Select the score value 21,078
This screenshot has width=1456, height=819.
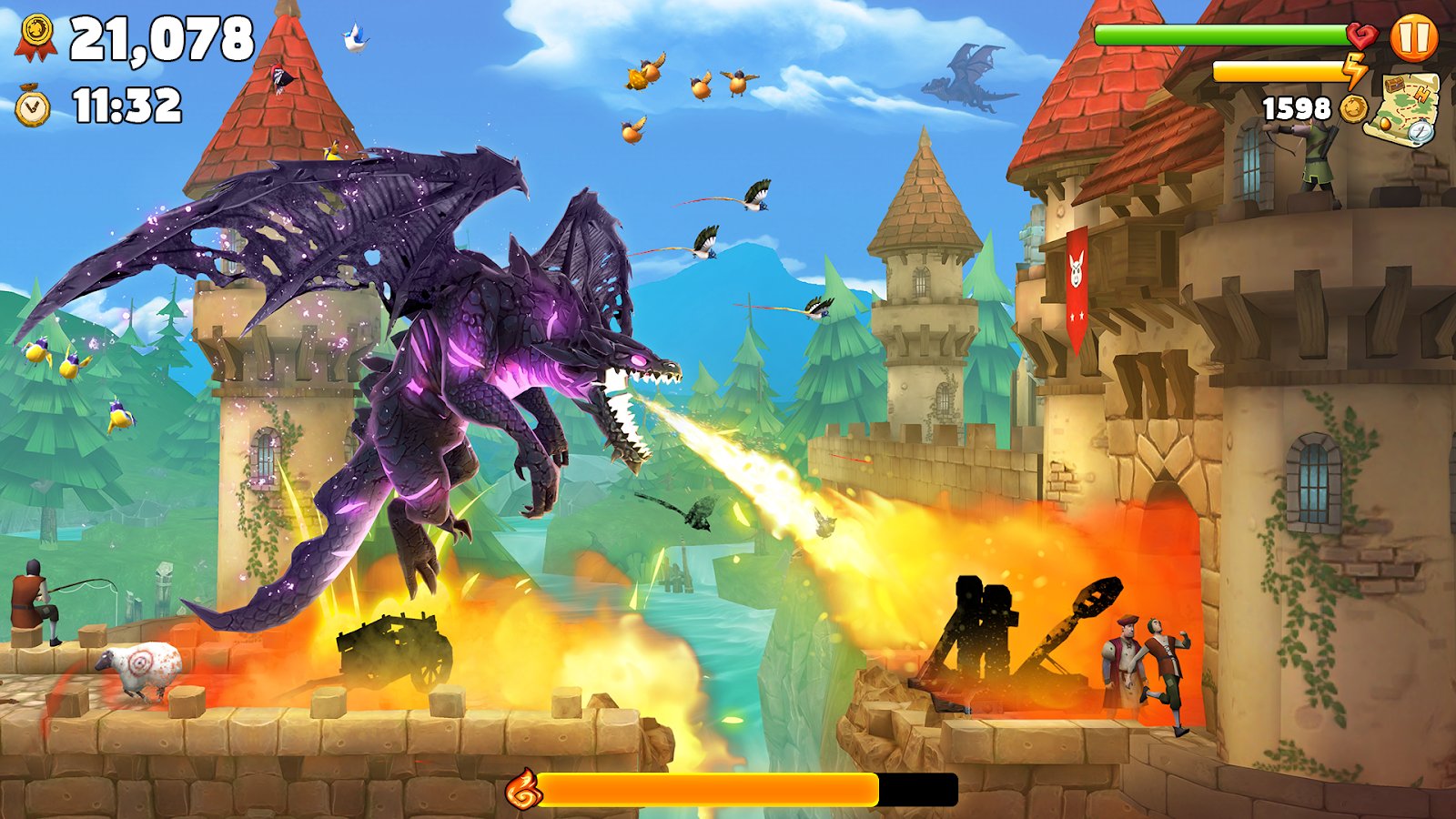[164, 38]
